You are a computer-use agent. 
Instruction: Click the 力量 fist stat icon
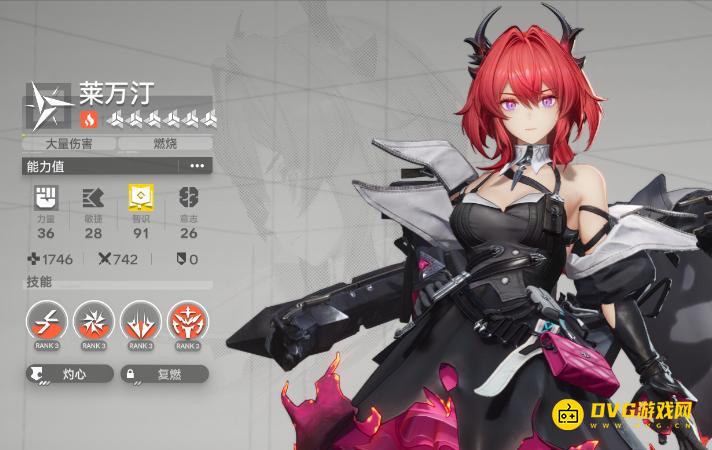coord(46,195)
